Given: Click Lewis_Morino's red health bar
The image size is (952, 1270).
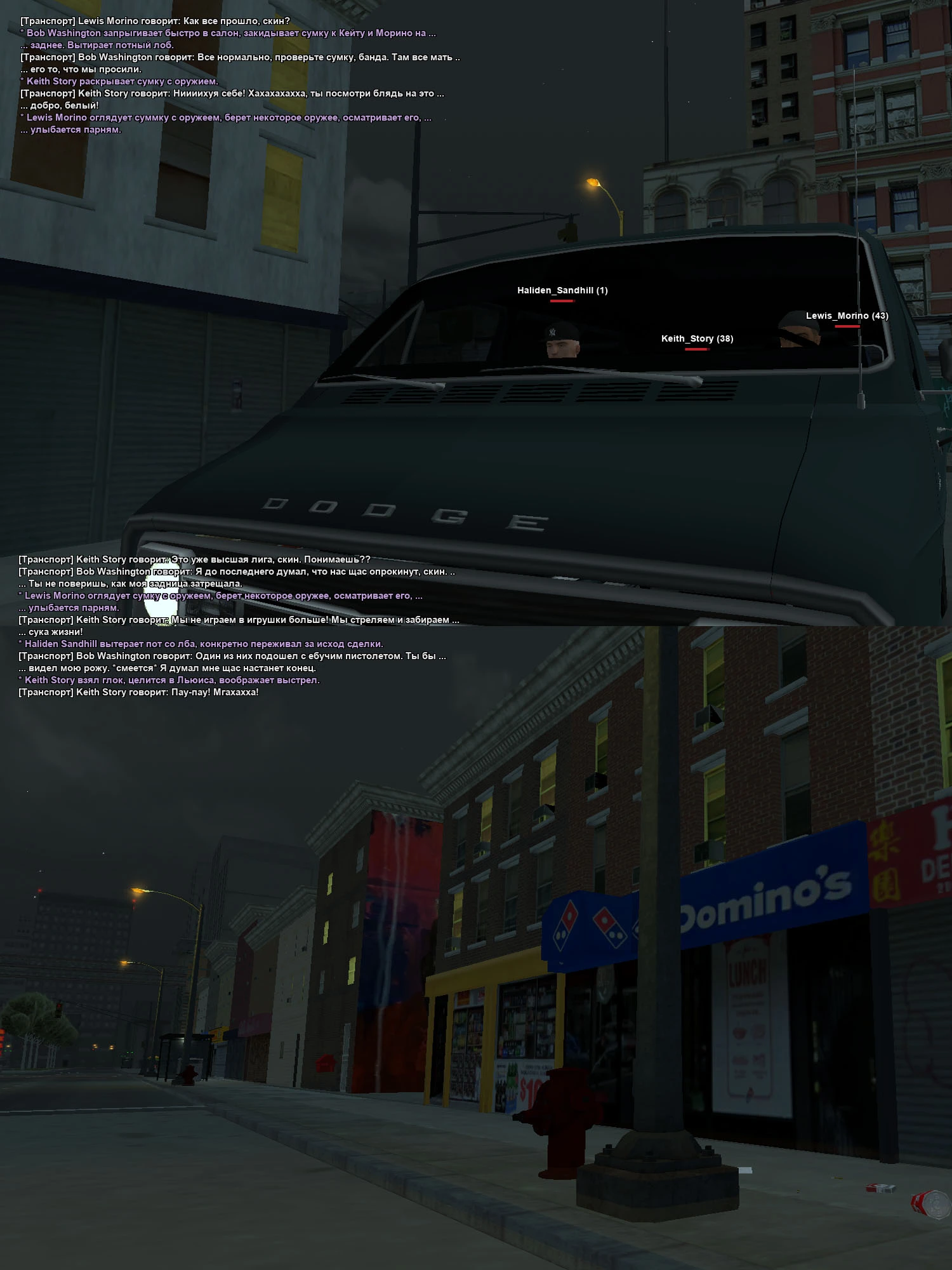Looking at the screenshot, I should click(847, 325).
